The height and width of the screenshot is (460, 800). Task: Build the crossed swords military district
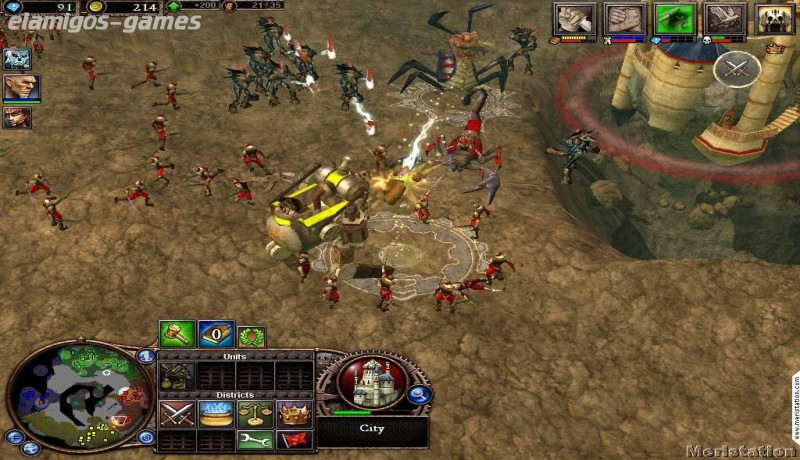click(177, 413)
